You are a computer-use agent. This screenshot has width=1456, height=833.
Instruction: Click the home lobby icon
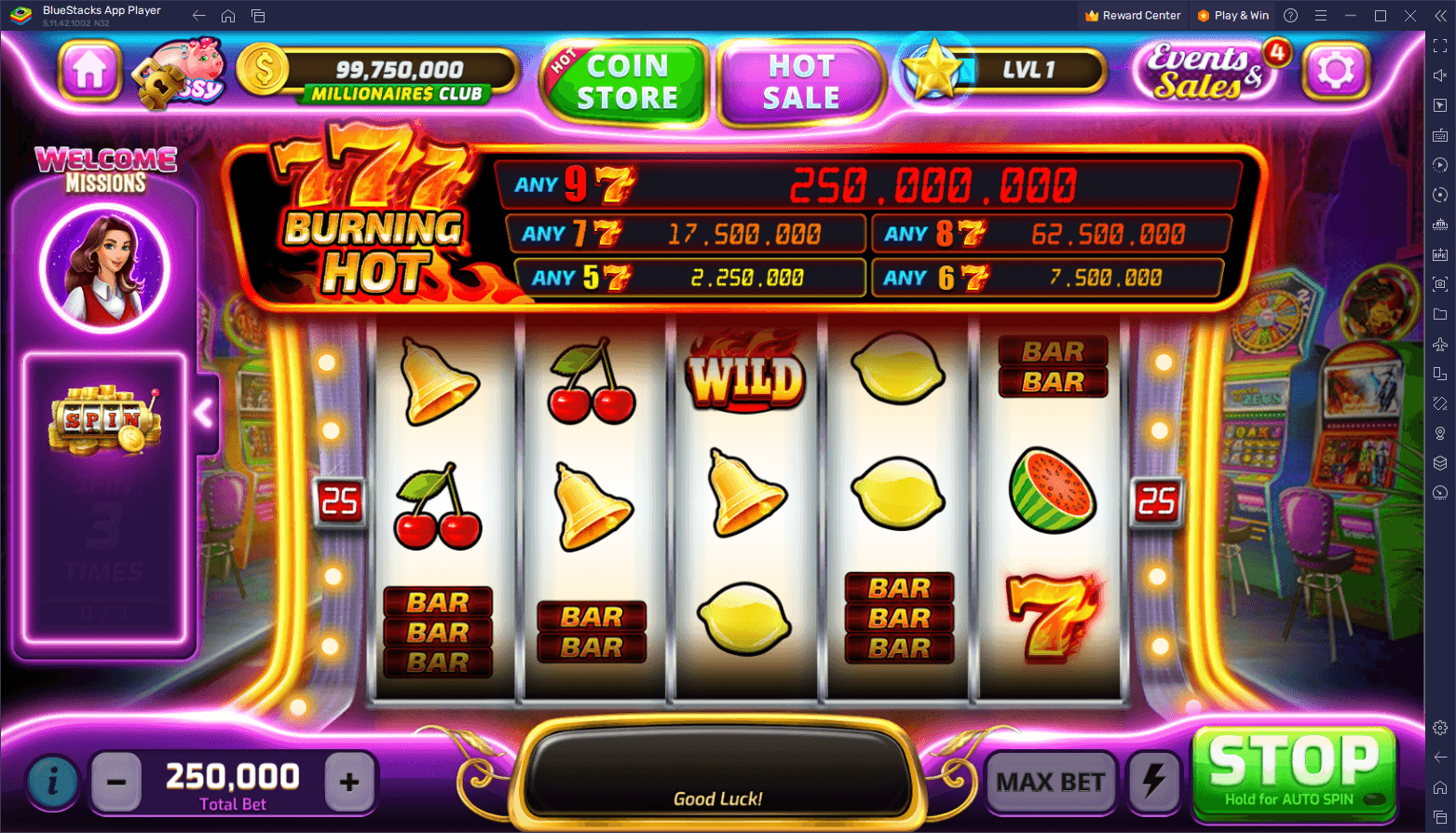coord(88,70)
